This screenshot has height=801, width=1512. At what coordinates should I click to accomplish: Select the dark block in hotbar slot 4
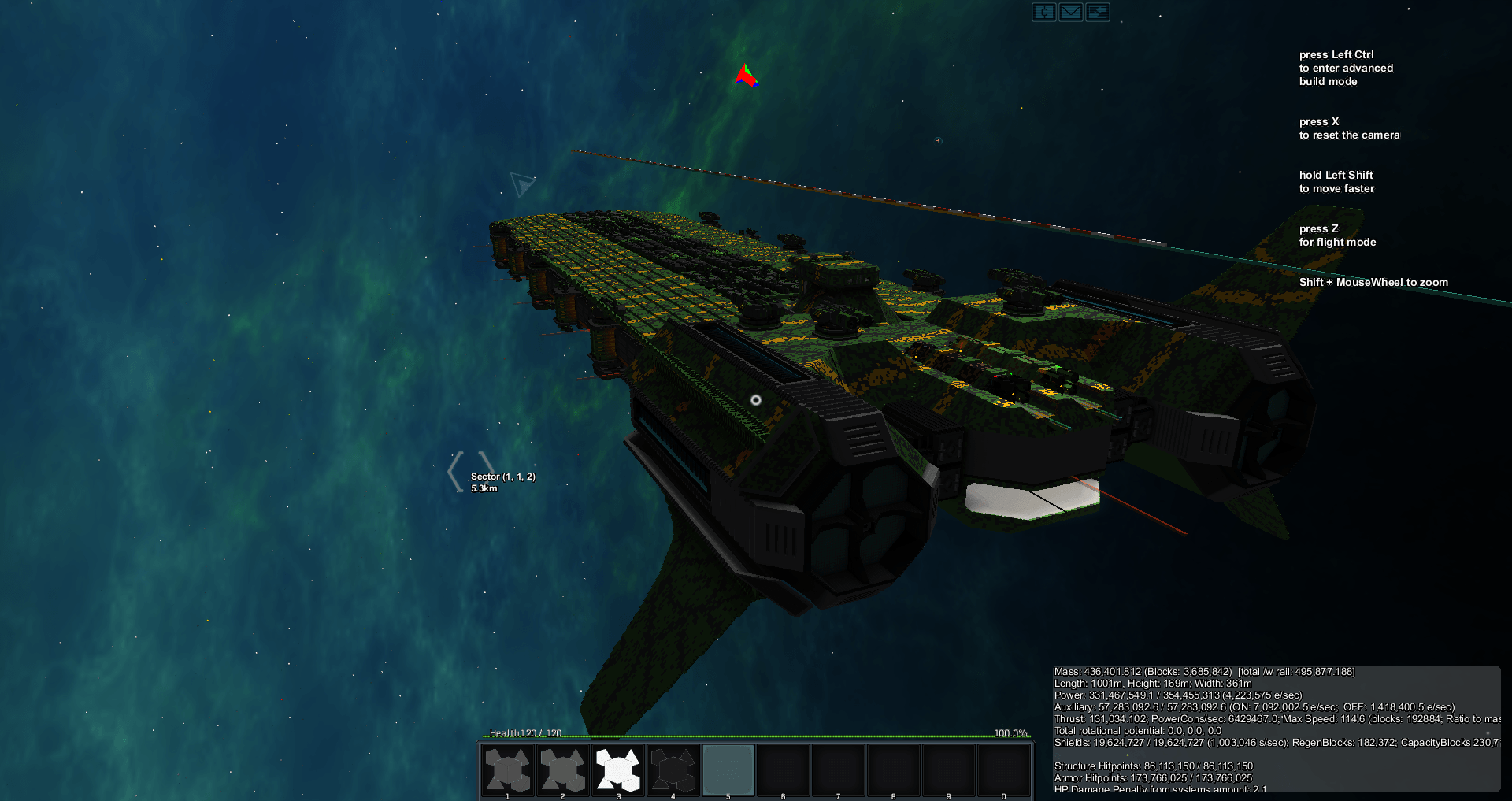(x=673, y=769)
